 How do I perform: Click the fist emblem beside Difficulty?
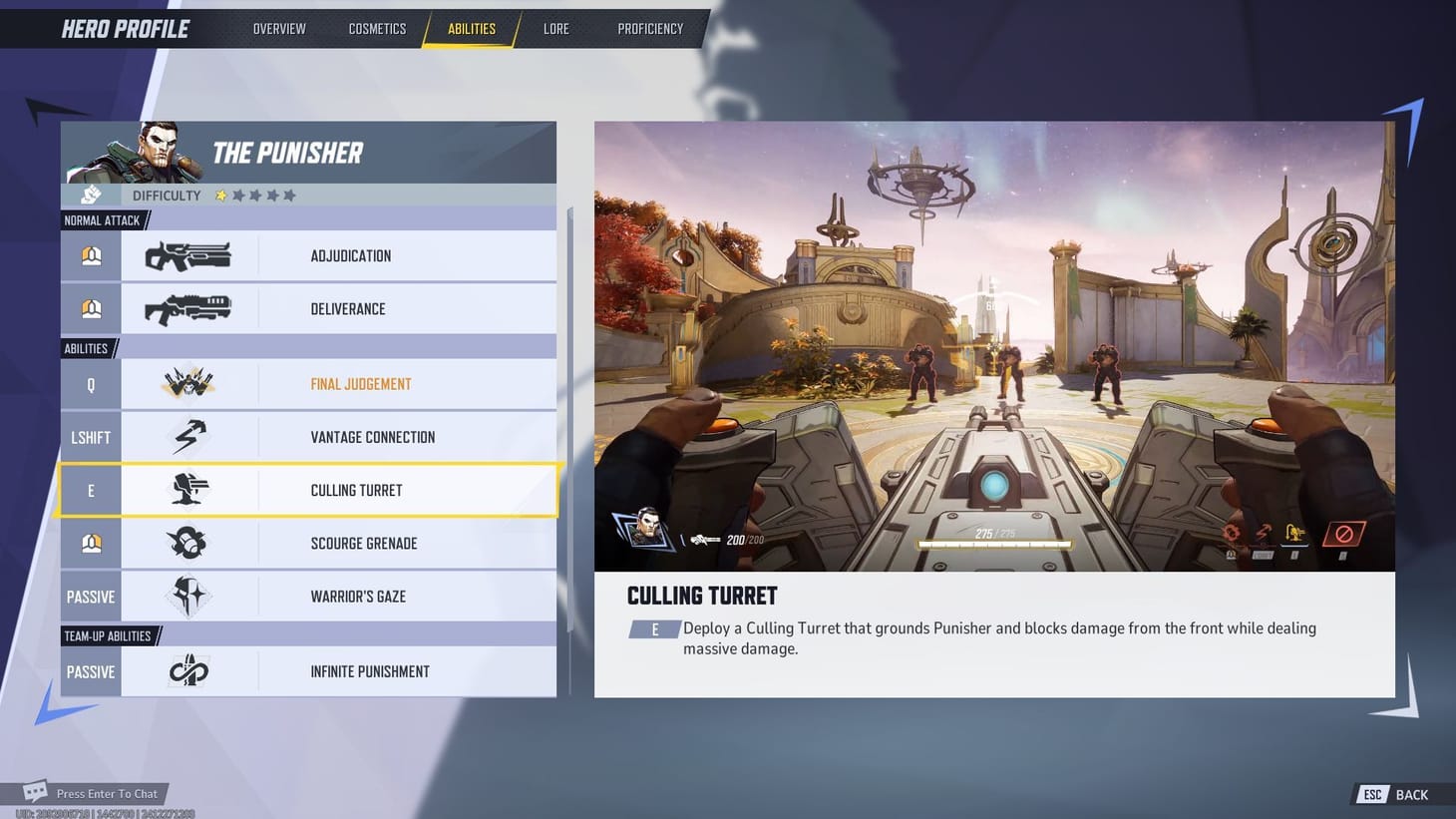[91, 195]
